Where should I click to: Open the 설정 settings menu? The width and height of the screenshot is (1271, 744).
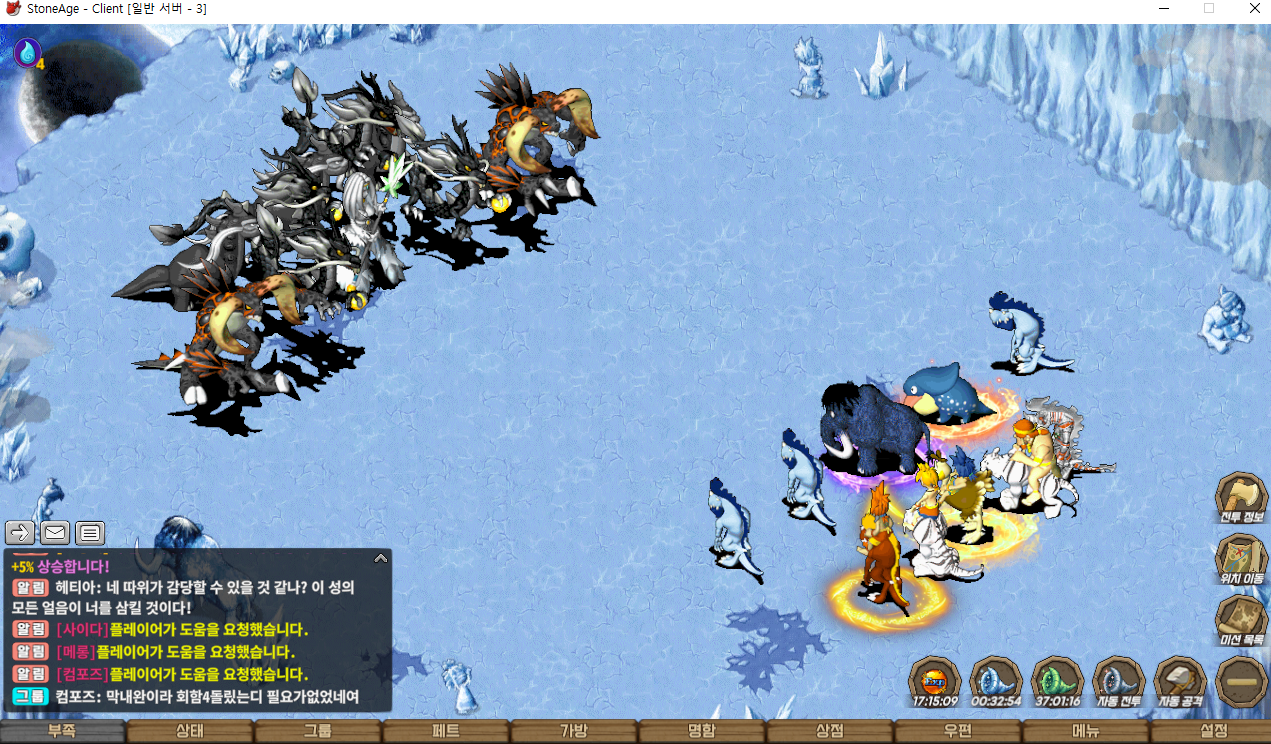(x=1213, y=731)
